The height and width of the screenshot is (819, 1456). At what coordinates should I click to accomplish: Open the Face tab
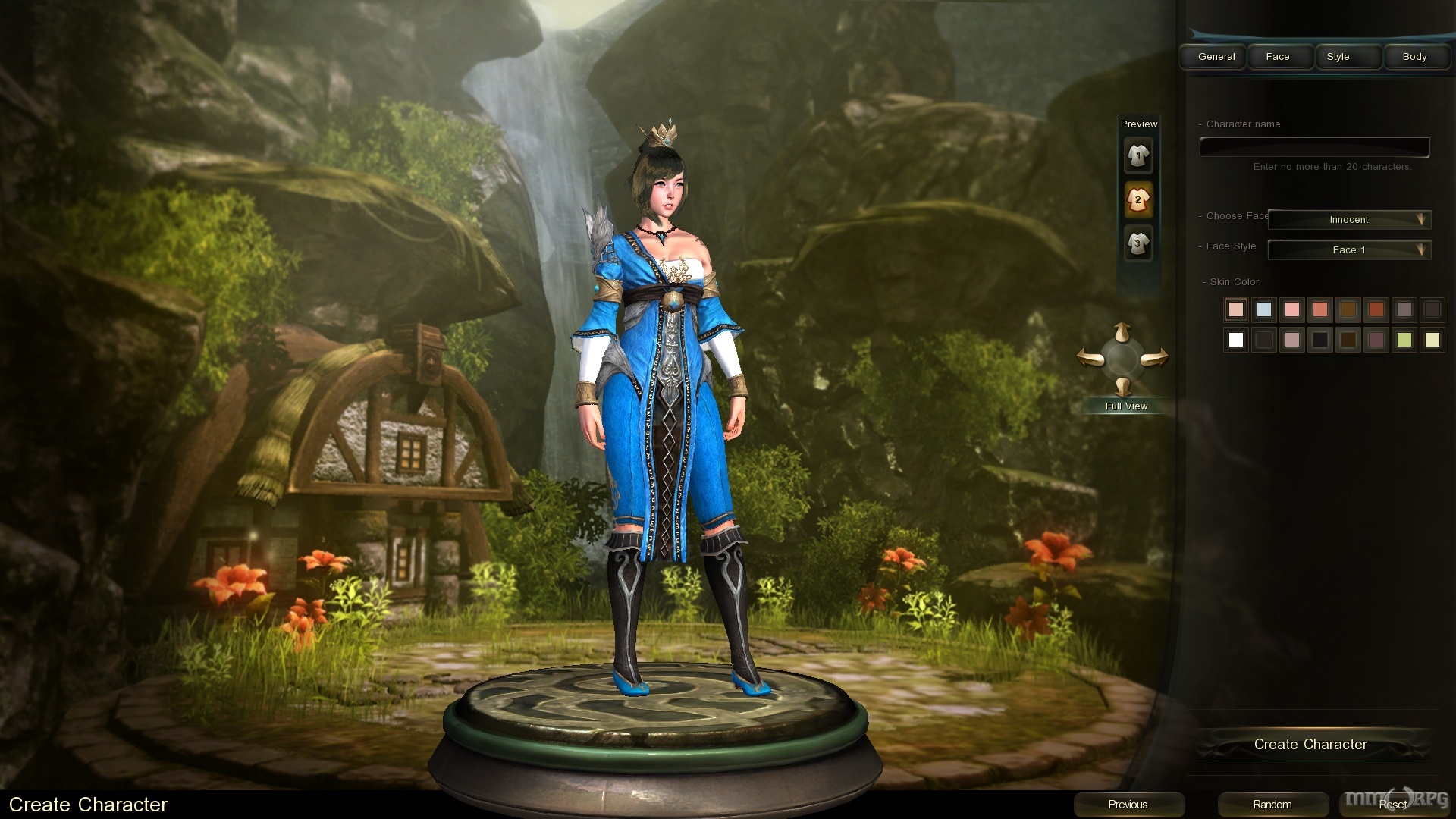[1278, 57]
